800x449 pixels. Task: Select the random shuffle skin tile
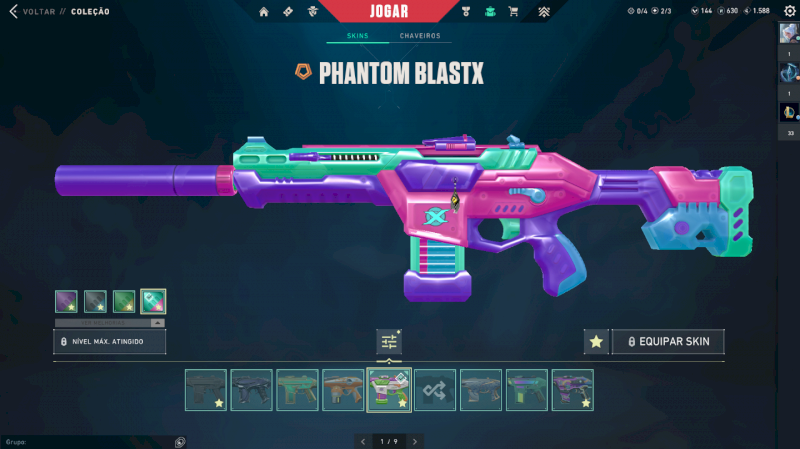coord(435,390)
